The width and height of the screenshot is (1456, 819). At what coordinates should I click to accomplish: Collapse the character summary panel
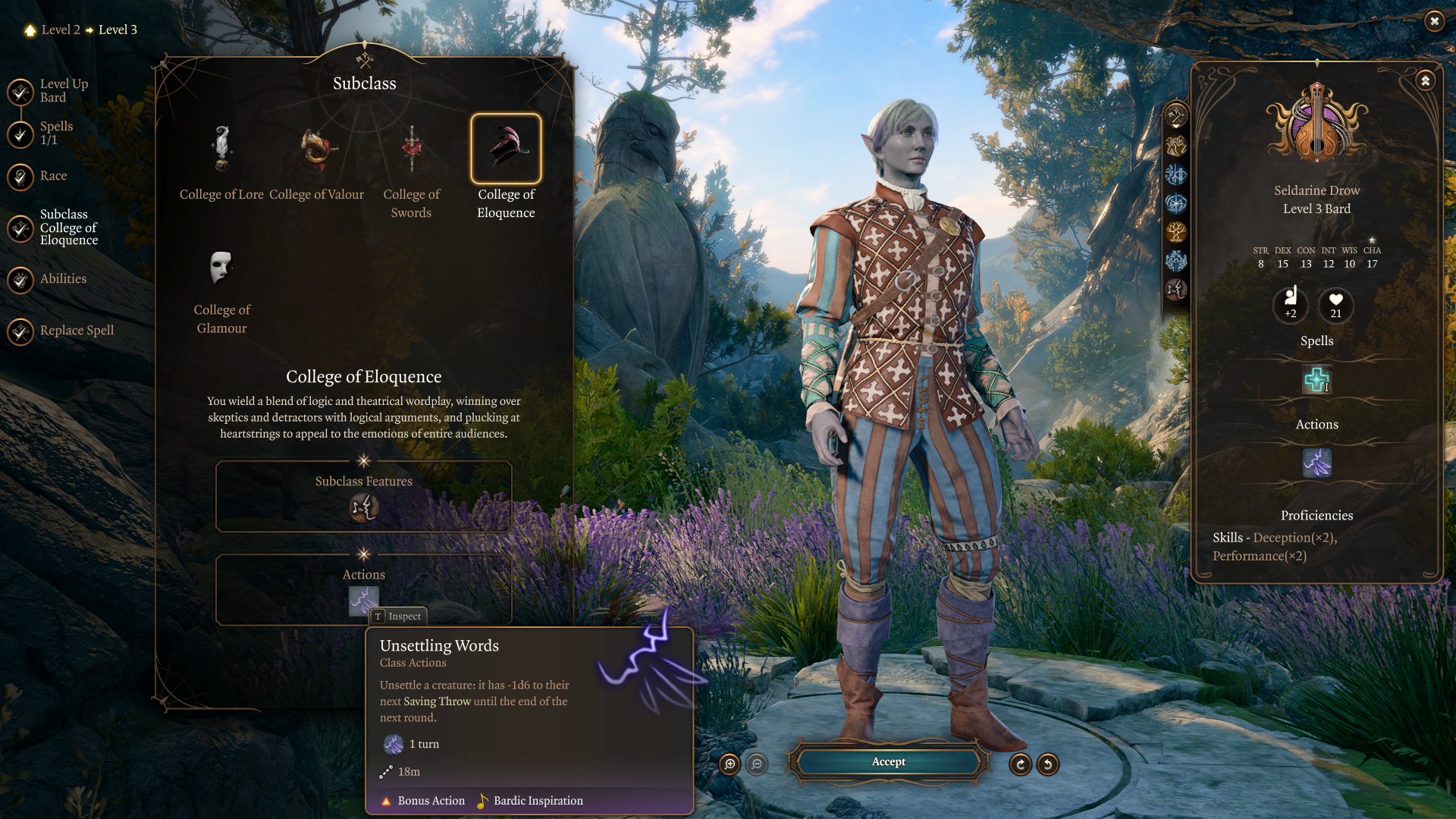click(1426, 80)
